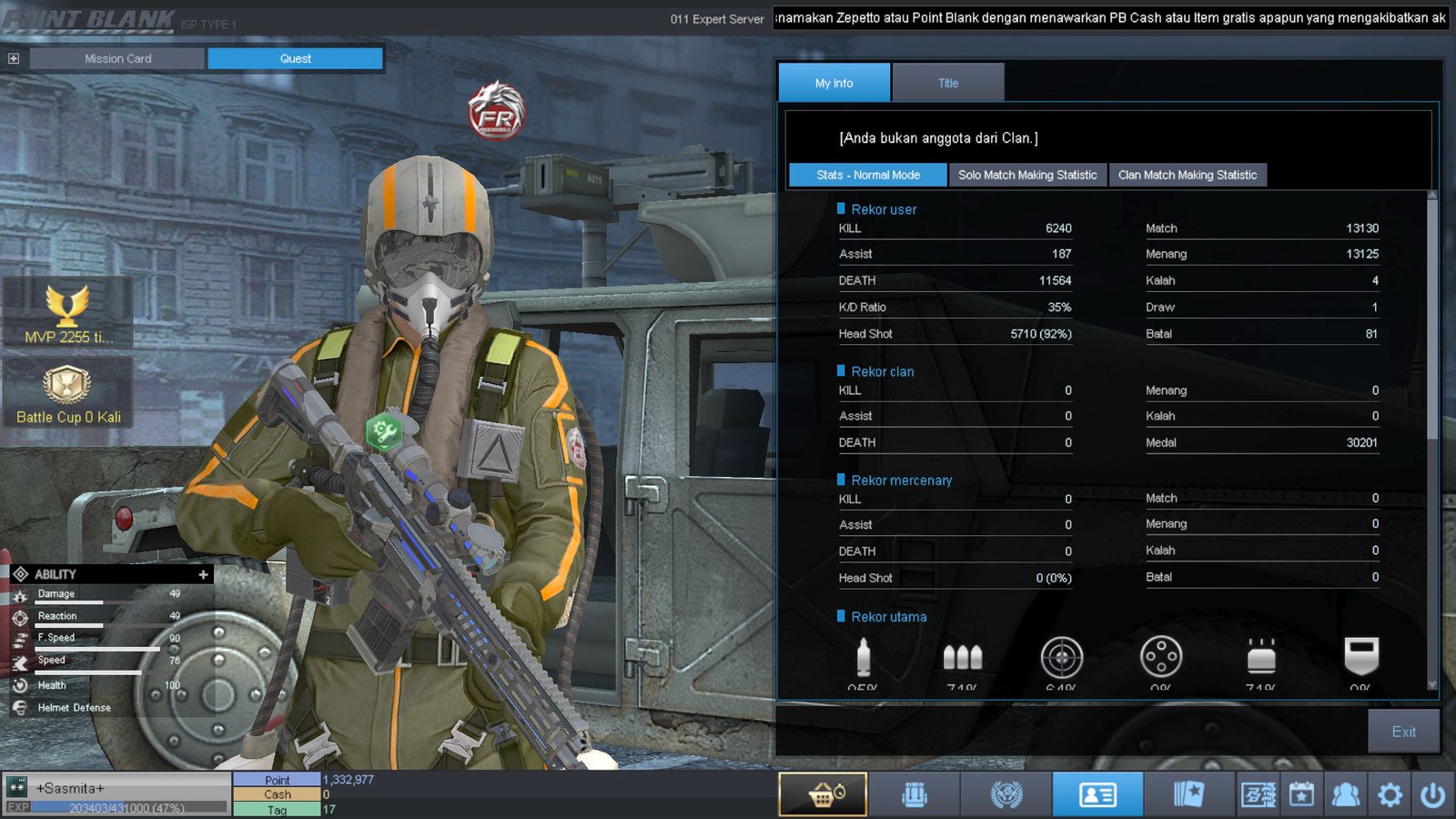View Clan Match Making Statistic
Screen dimensions: 1456x819
tap(1187, 175)
